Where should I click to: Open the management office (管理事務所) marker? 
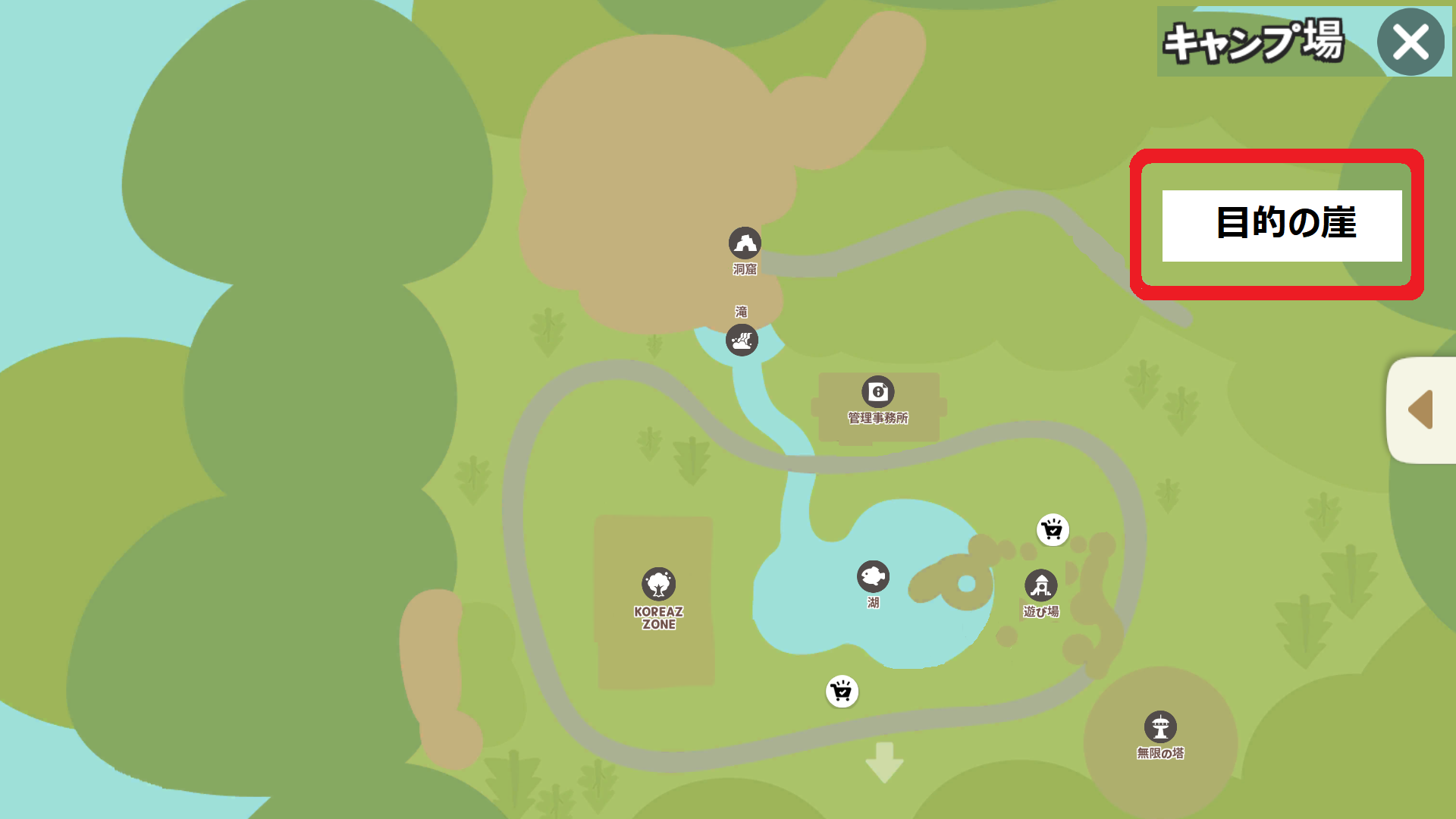(x=878, y=392)
